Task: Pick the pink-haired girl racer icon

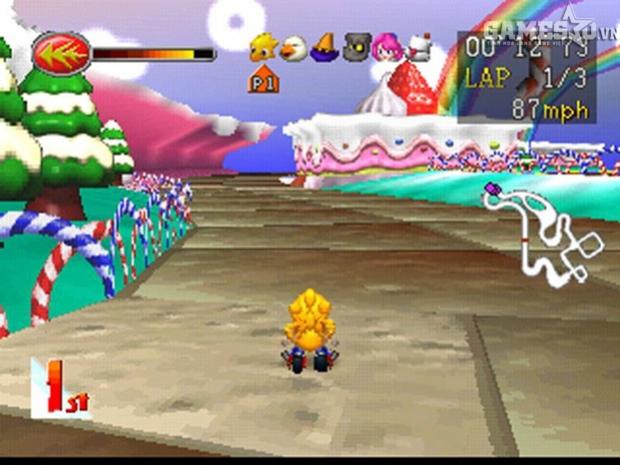Action: click(x=385, y=47)
